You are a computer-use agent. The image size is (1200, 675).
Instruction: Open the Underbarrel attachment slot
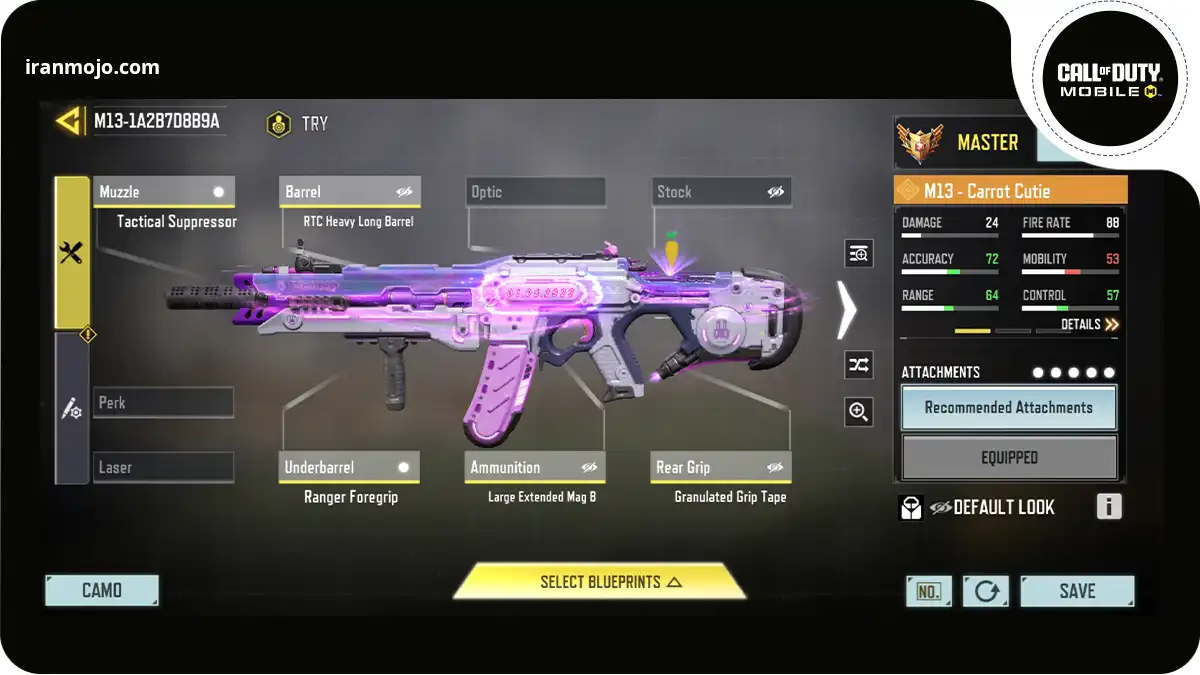tap(349, 467)
